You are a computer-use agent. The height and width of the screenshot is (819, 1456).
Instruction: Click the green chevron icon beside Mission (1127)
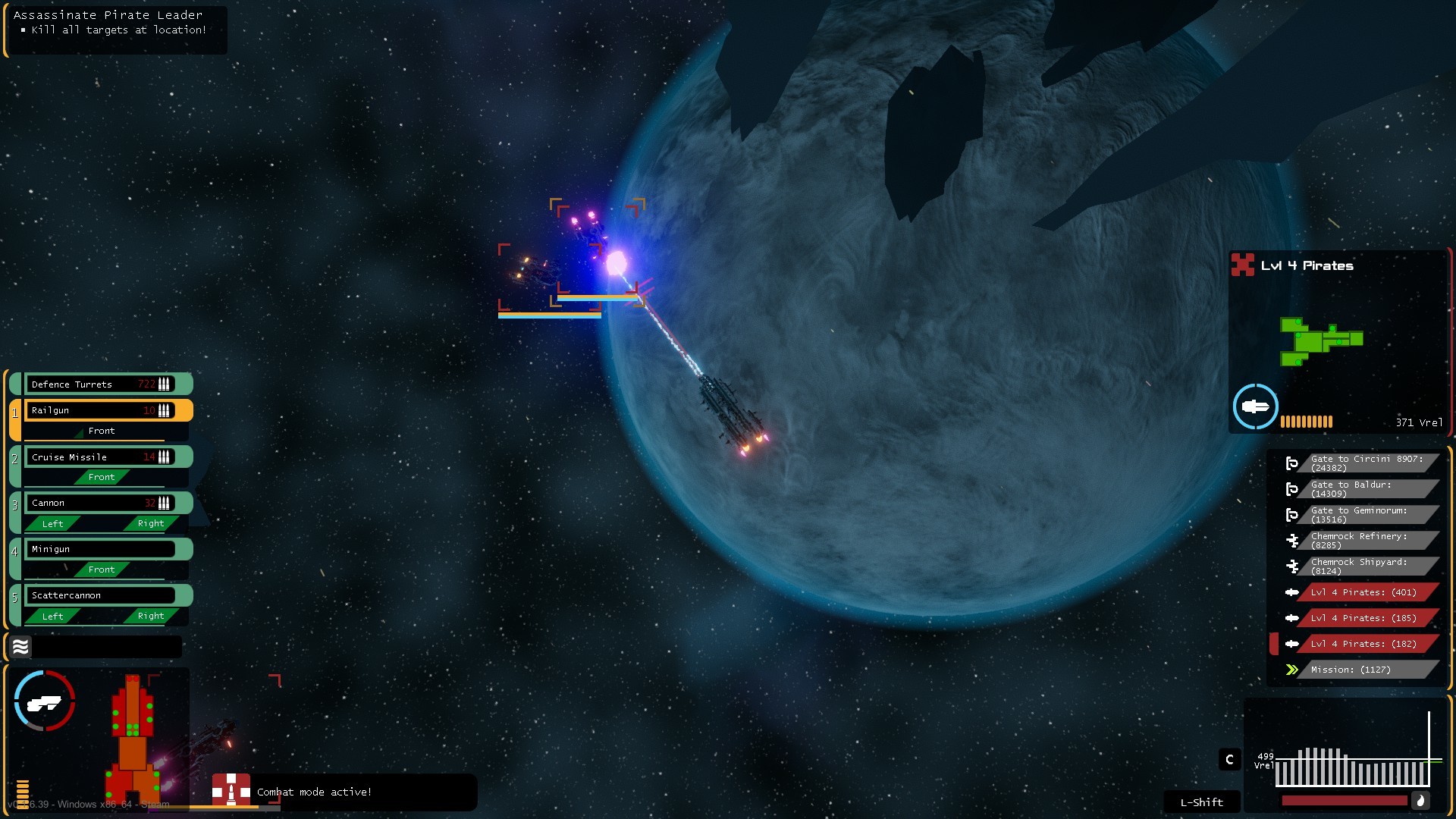pos(1291,670)
